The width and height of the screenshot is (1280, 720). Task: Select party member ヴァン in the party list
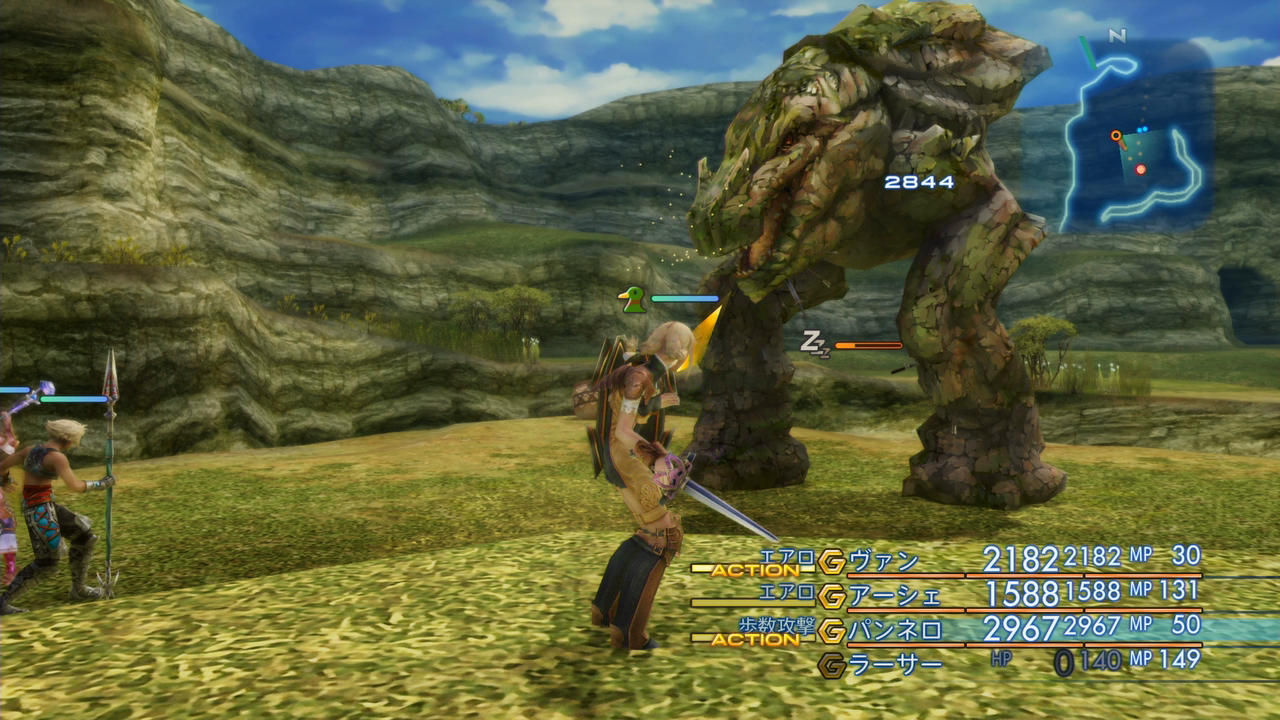tap(883, 560)
